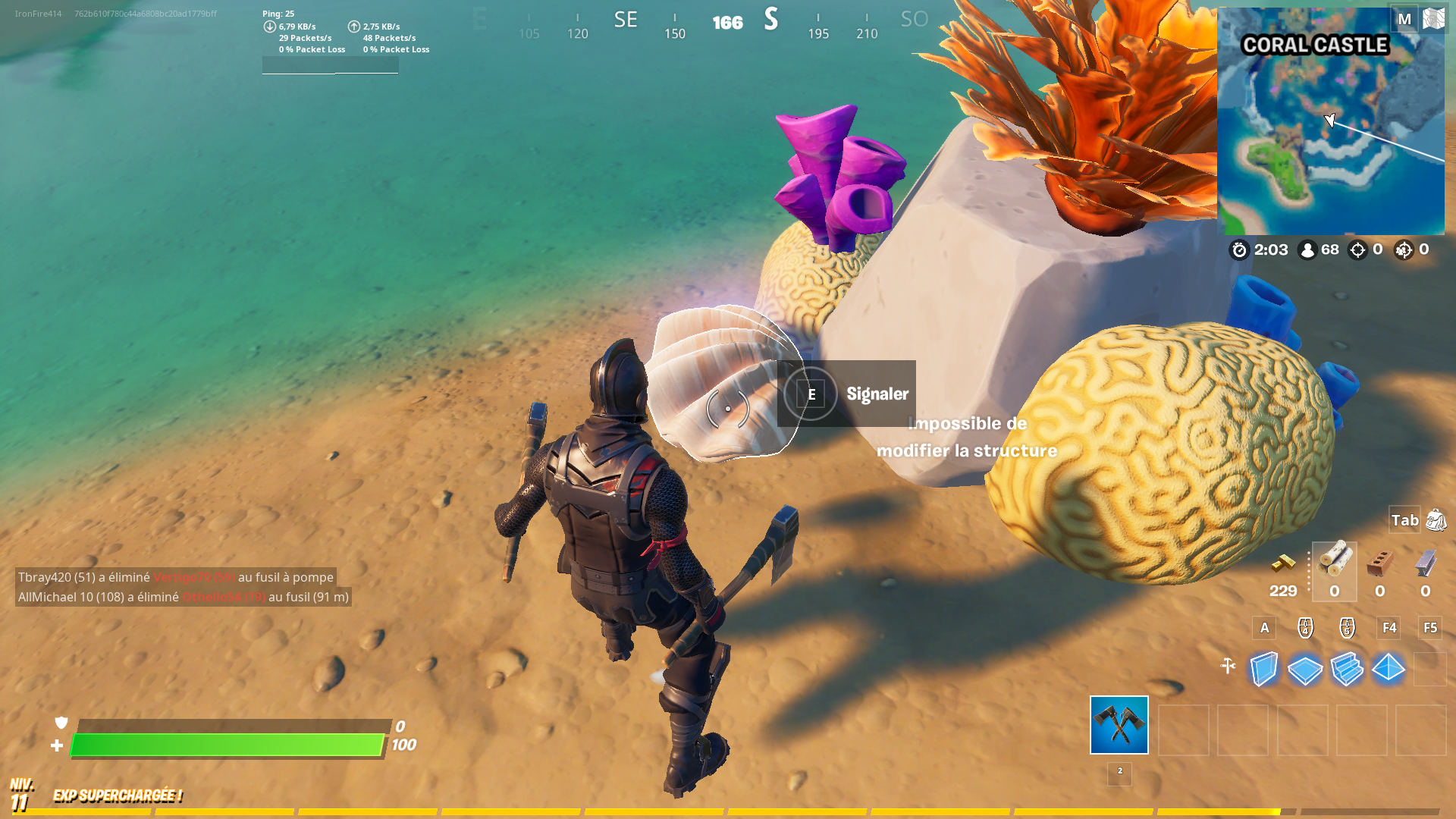Click the players remaining icon
The image size is (1456, 819).
[x=1307, y=249]
